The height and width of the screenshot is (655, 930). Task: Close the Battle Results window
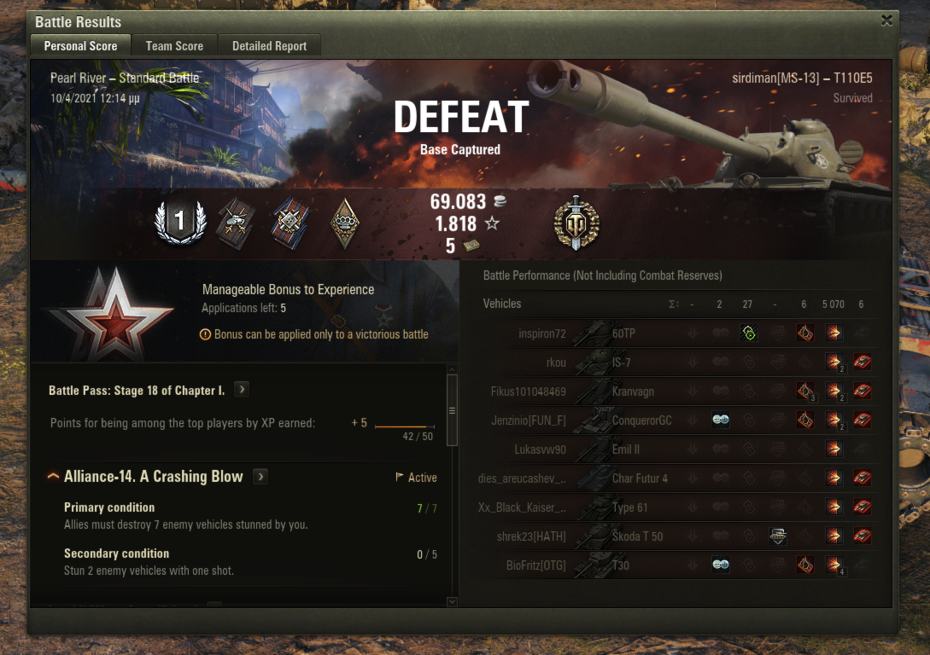coord(886,20)
